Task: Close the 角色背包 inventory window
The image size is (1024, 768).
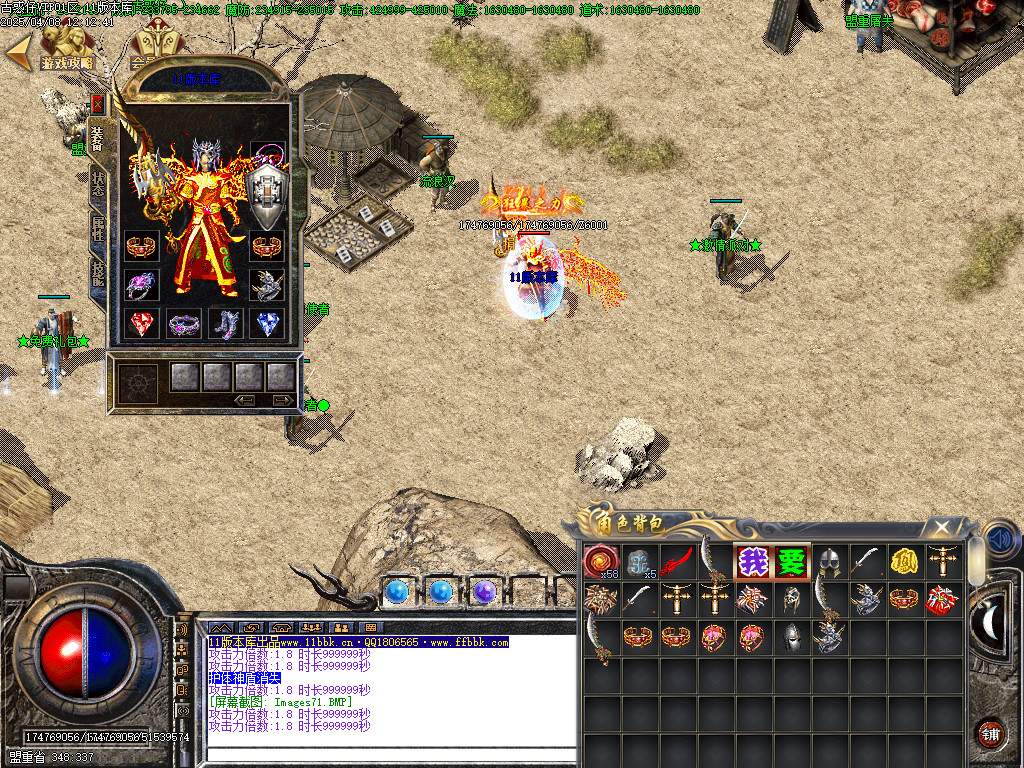Action: coord(941,527)
